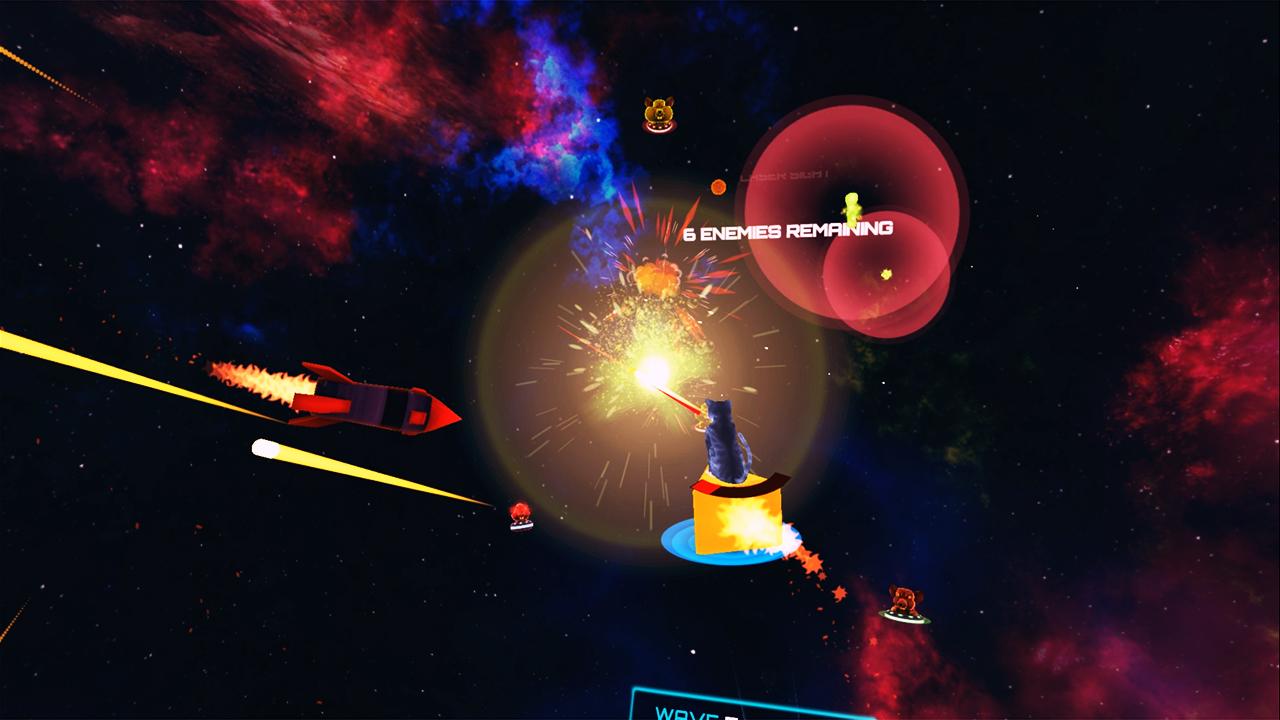Screen dimensions: 1280x720
Task: Select the brown UFO enemy at top
Action: [658, 115]
